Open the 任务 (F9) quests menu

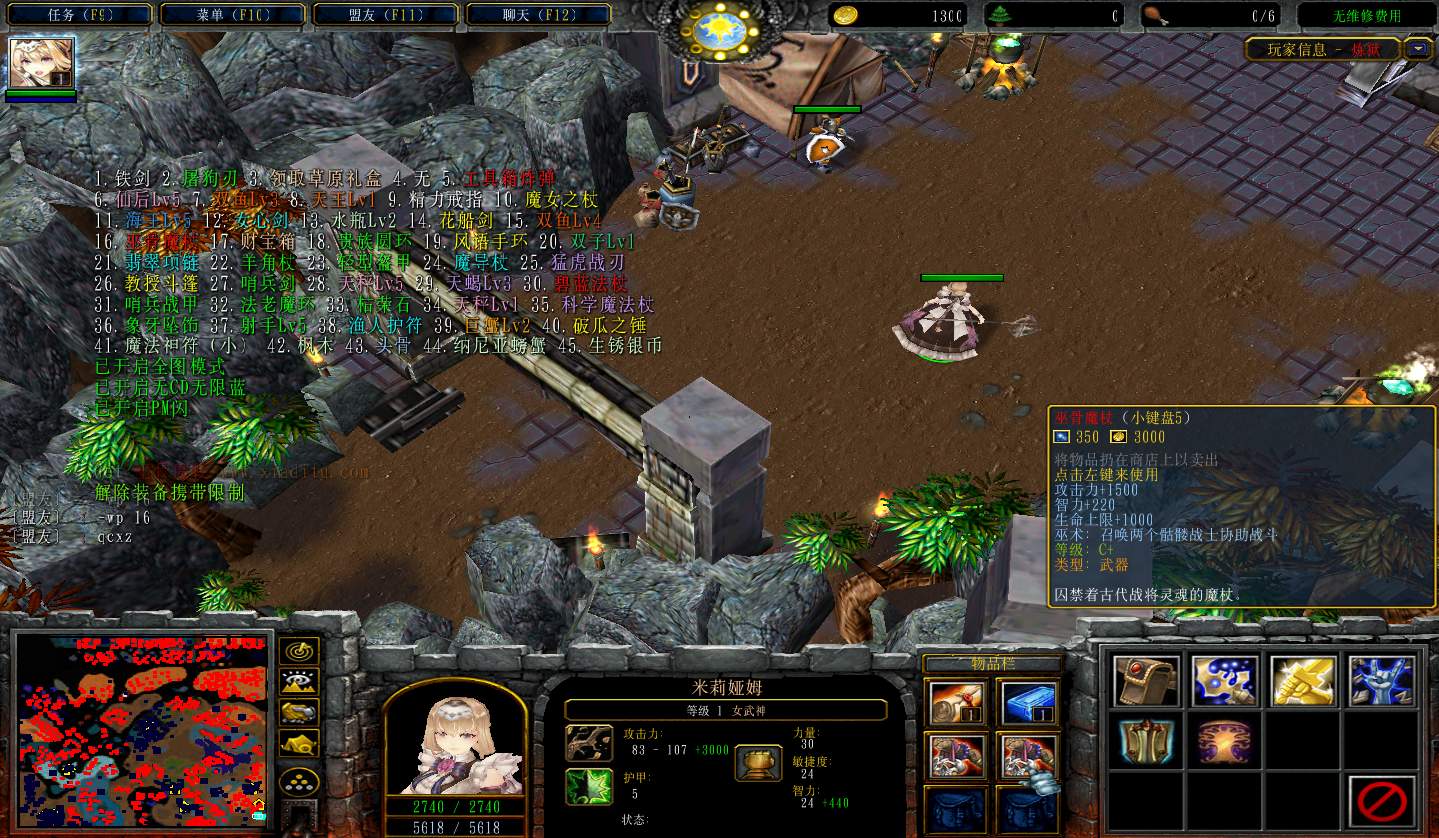[82, 15]
